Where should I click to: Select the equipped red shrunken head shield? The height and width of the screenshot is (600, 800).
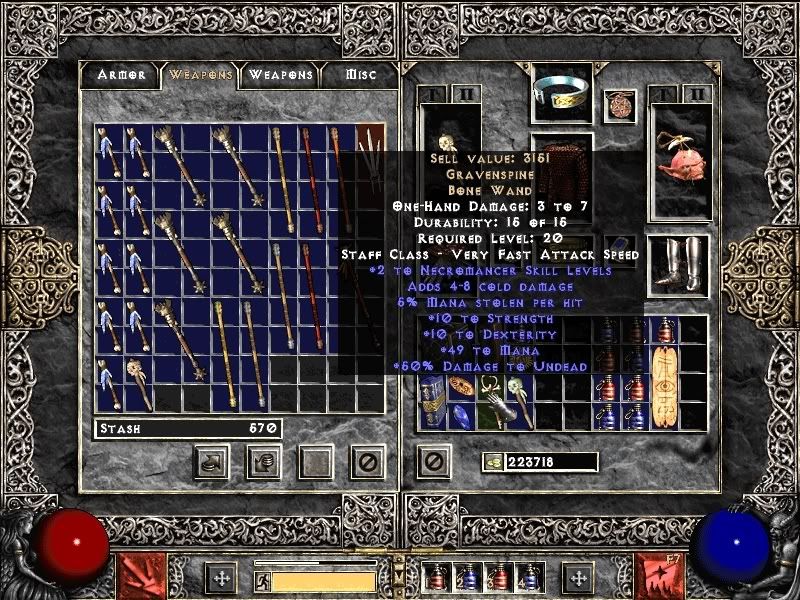point(679,161)
